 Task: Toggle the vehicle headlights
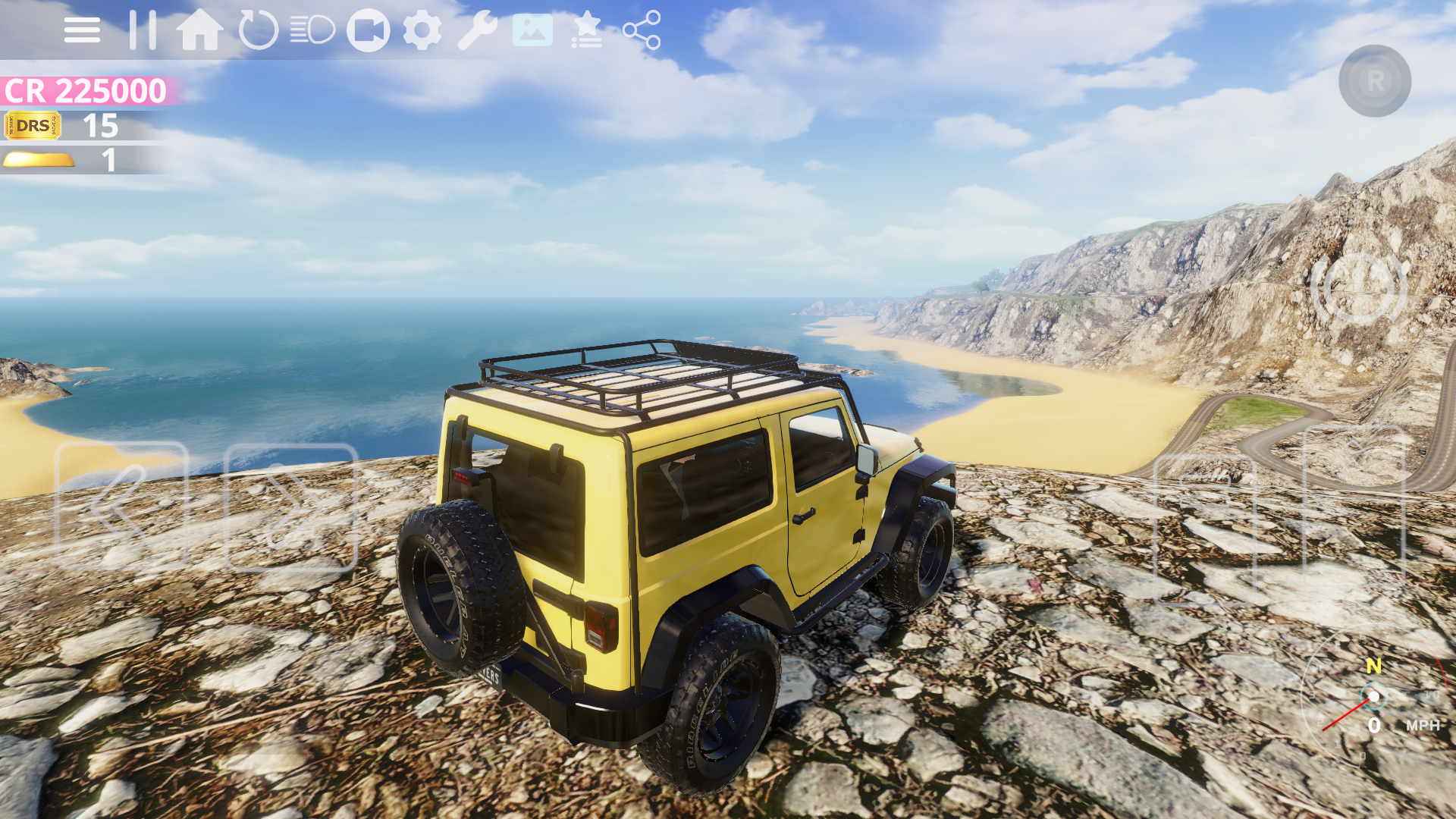pyautogui.click(x=311, y=29)
